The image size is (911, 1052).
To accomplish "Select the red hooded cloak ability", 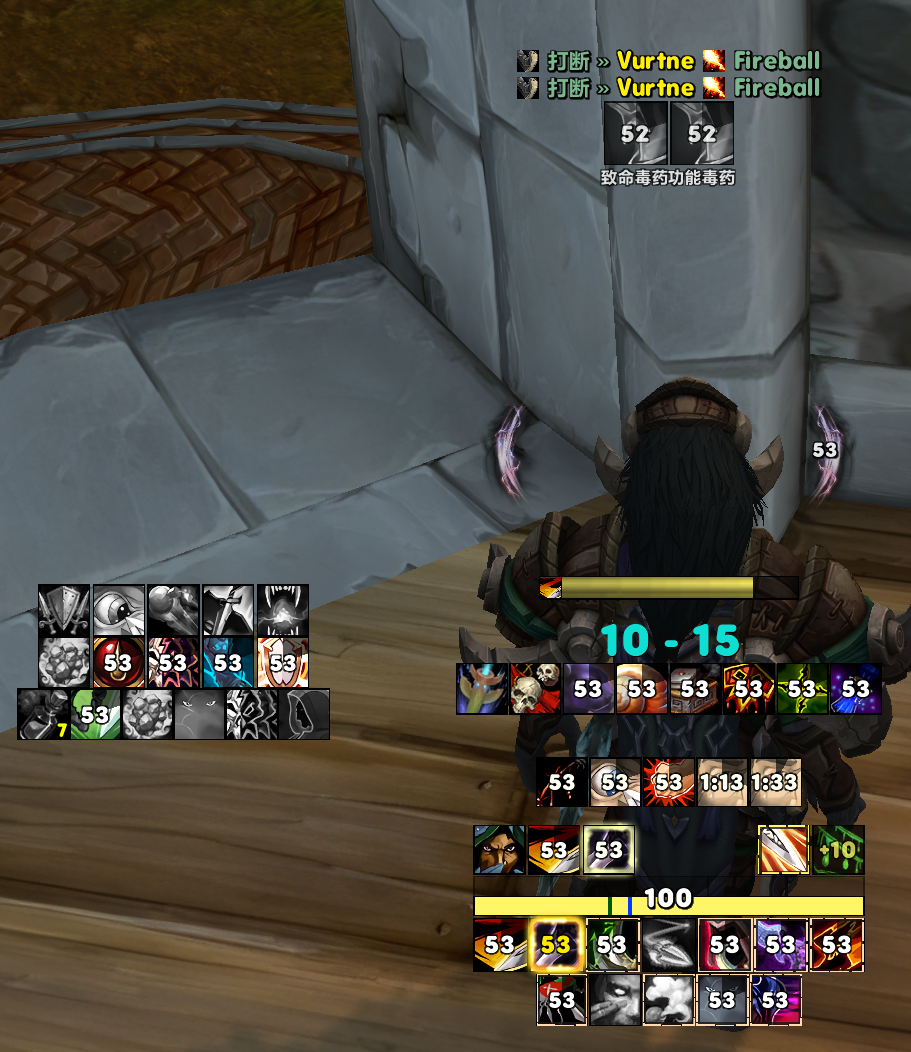I will click(724, 945).
